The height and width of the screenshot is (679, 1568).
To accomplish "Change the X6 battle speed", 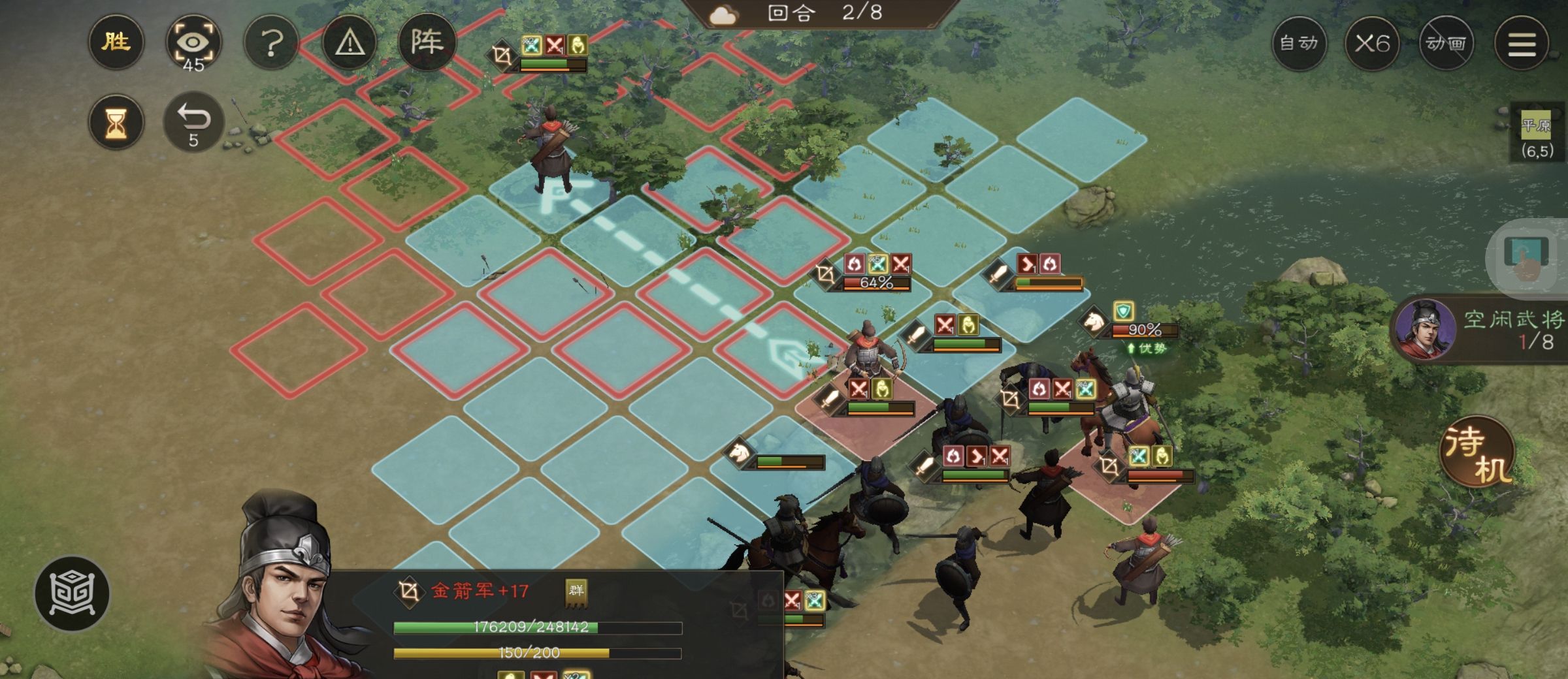I will pyautogui.click(x=1372, y=43).
